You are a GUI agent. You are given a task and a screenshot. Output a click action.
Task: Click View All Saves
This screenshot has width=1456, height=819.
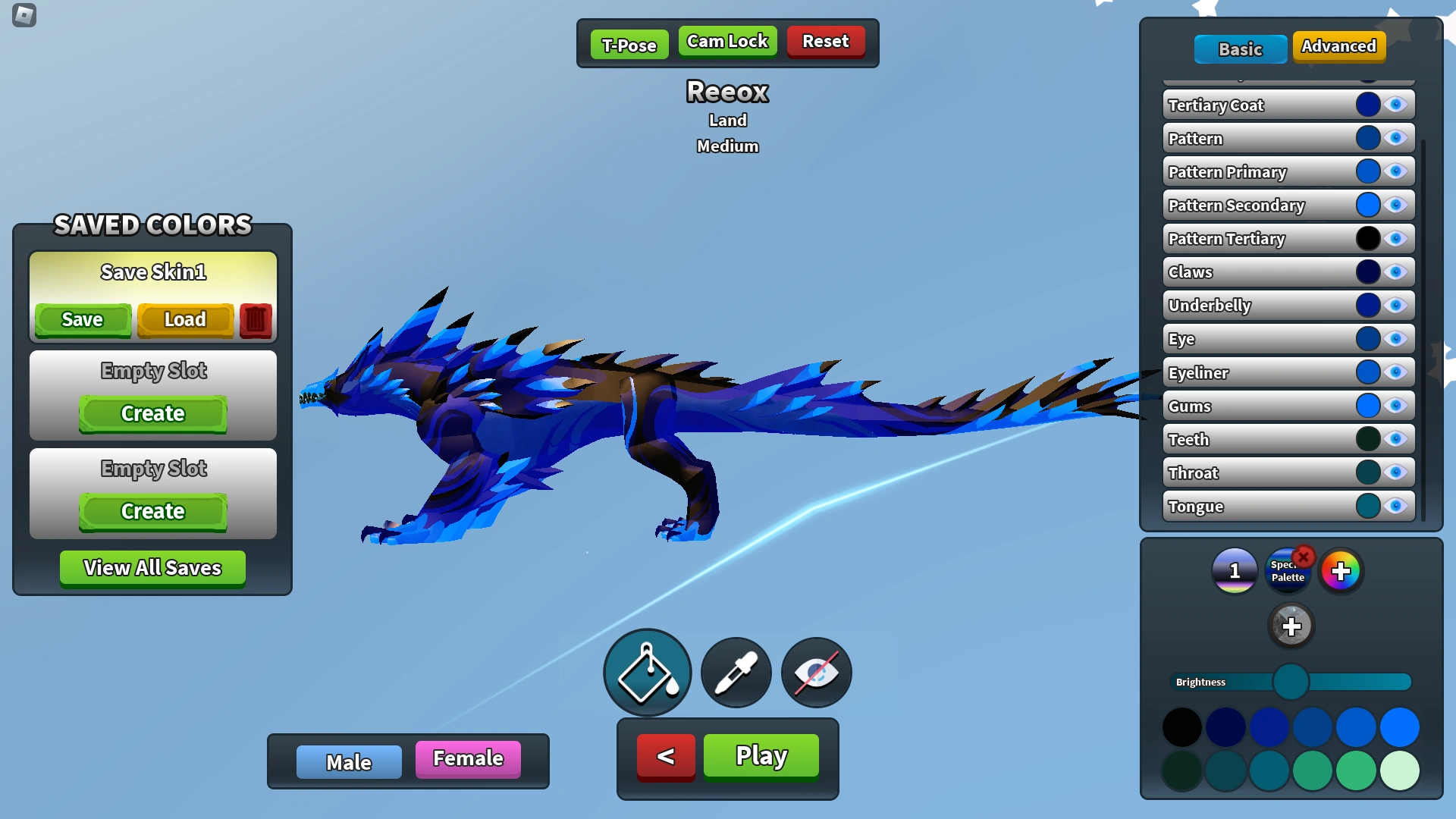coord(152,567)
